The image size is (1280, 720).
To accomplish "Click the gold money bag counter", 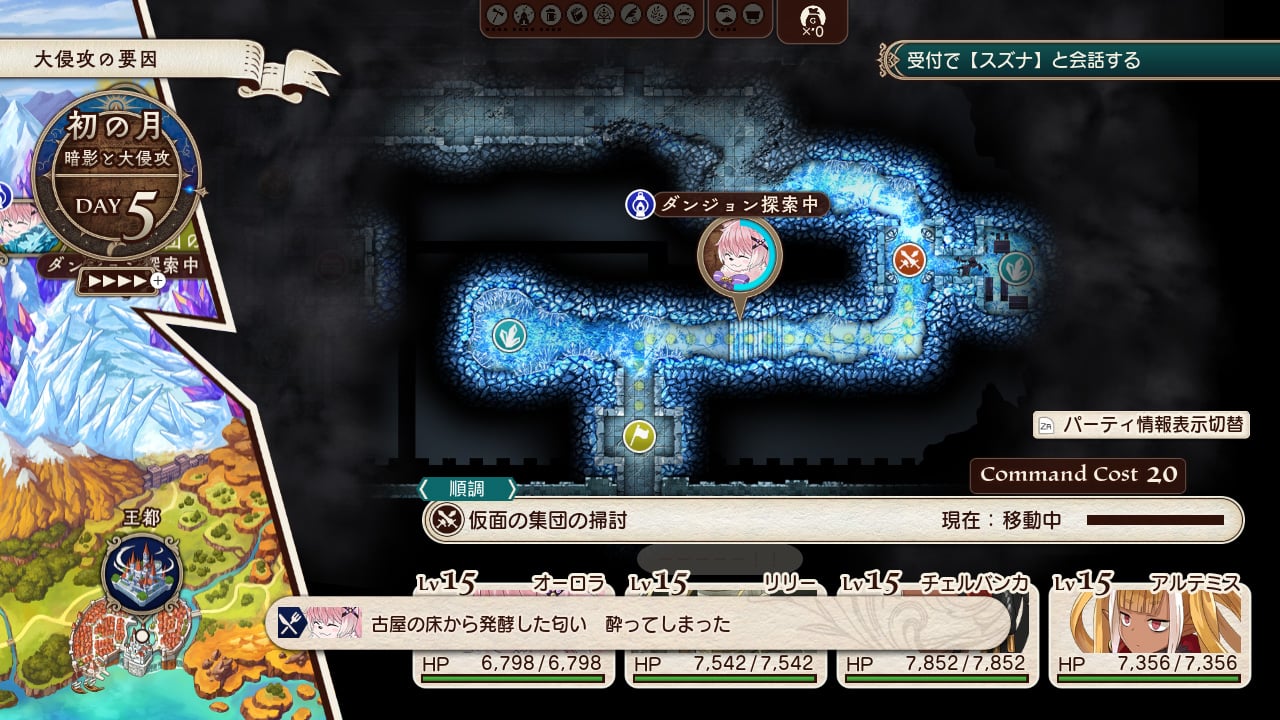I will 812,20.
